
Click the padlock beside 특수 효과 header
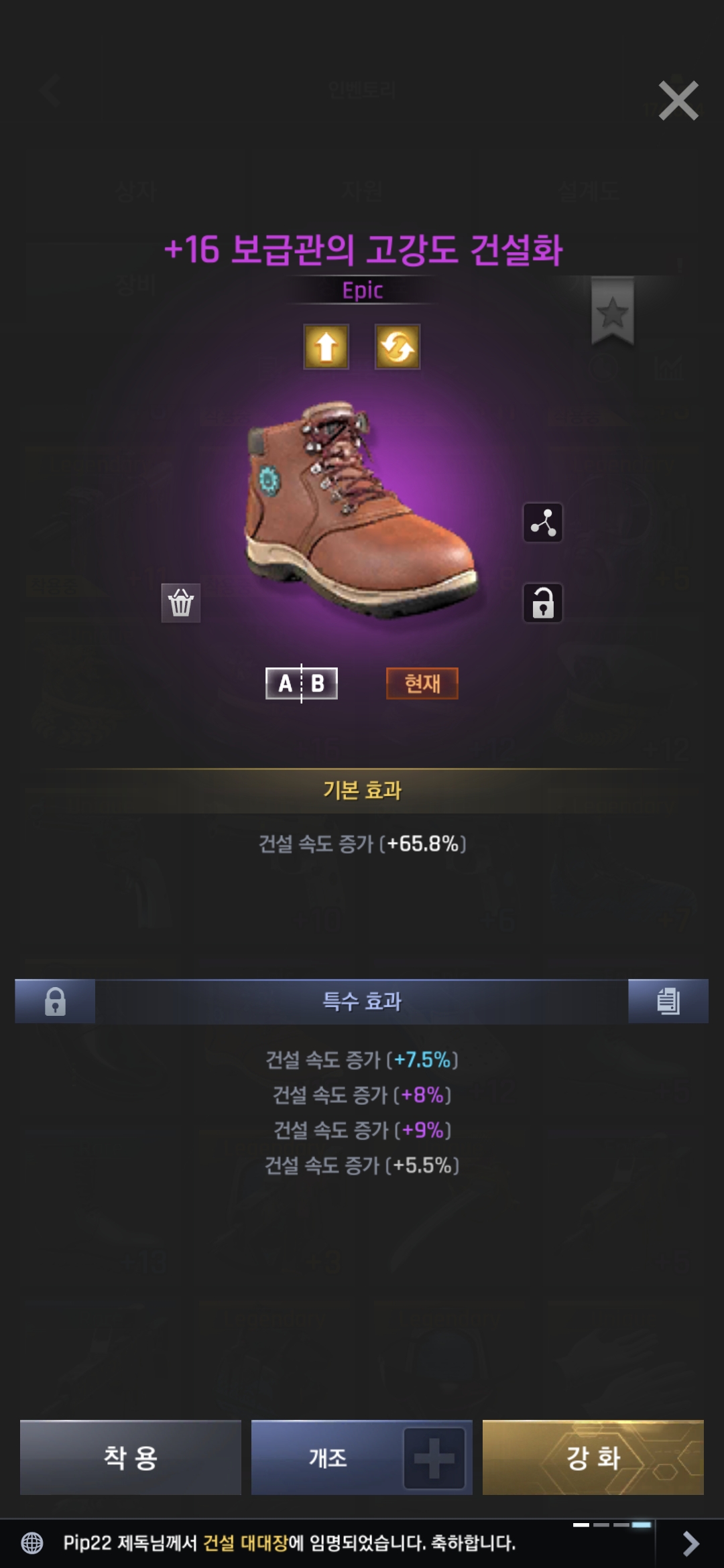point(55,1002)
